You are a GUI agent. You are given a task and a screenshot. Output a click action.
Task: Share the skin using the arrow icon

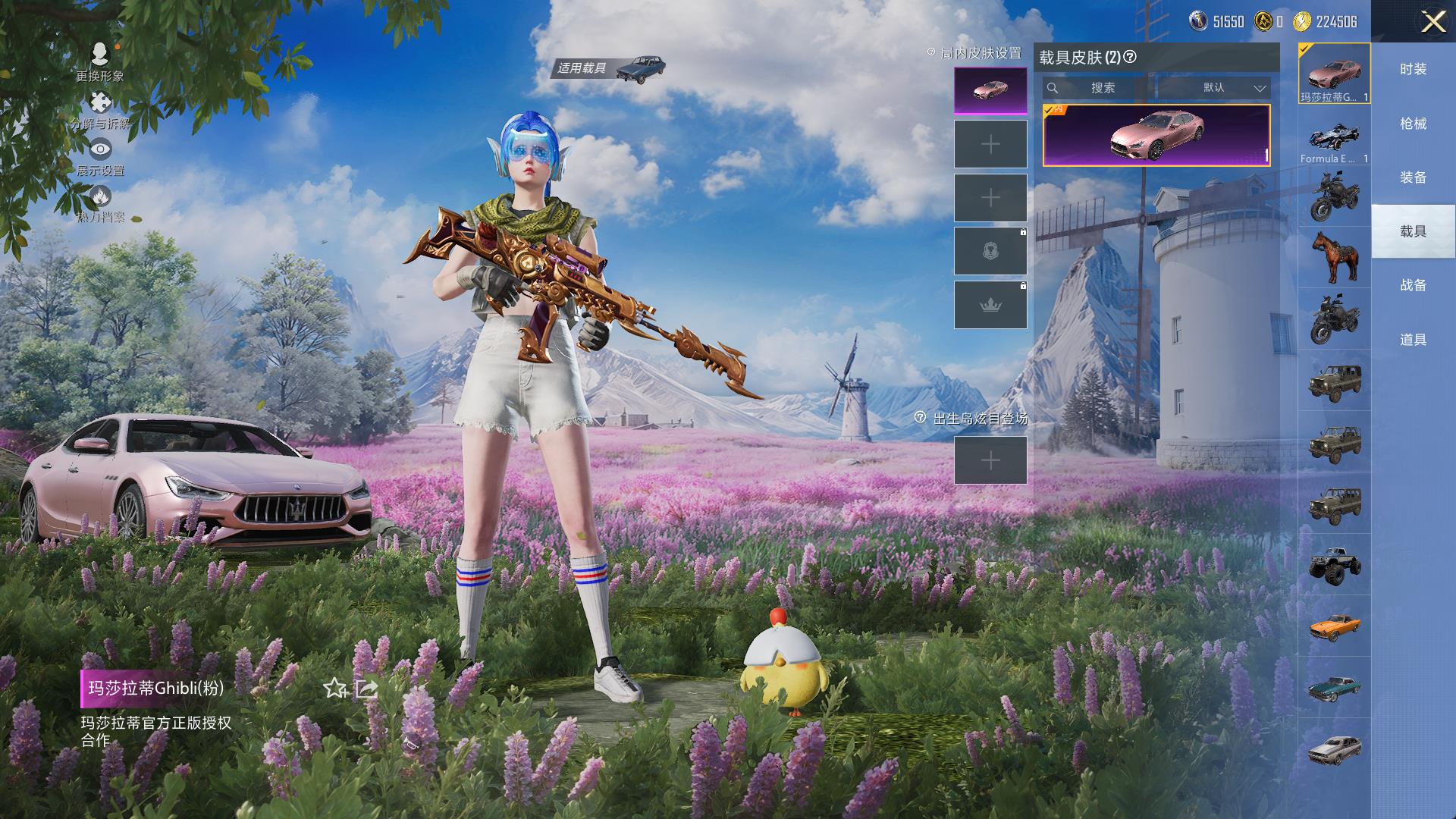point(367,688)
